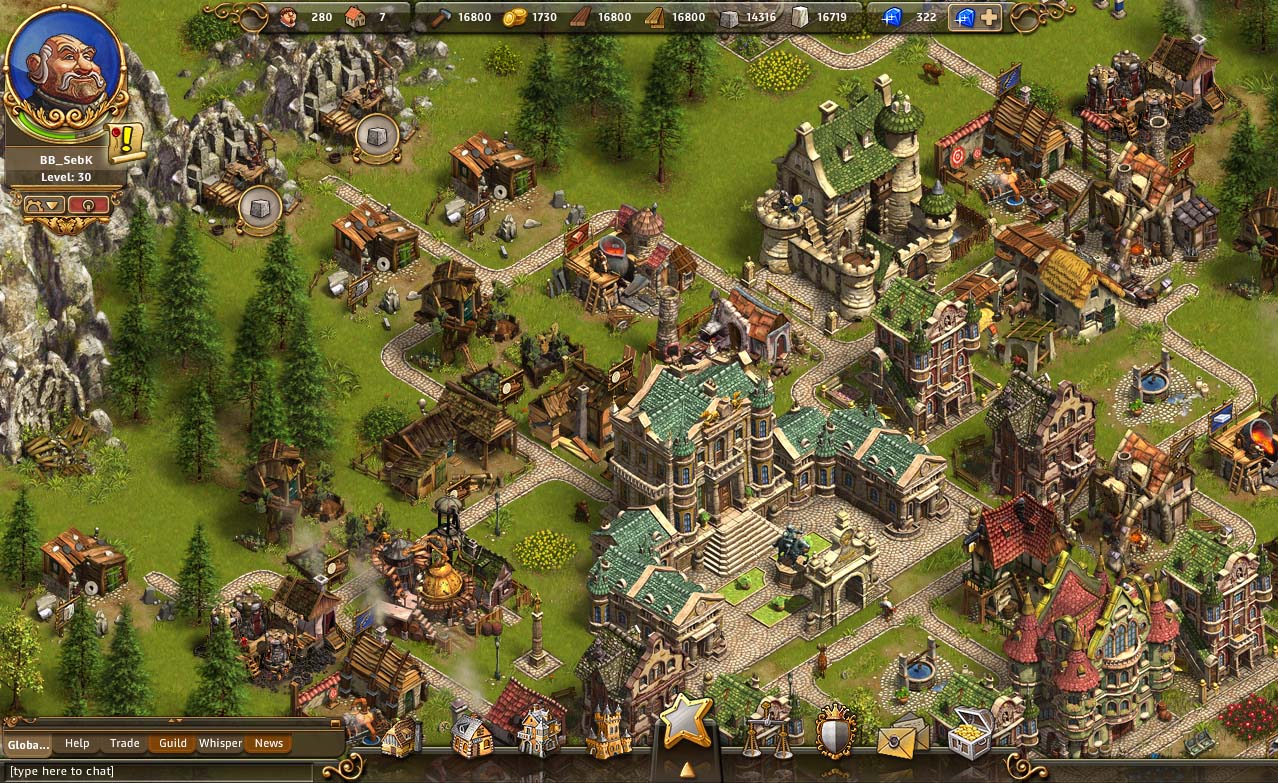Image resolution: width=1278 pixels, height=783 pixels.
Task: Collect the stone block above the lower quarry
Action: click(258, 206)
